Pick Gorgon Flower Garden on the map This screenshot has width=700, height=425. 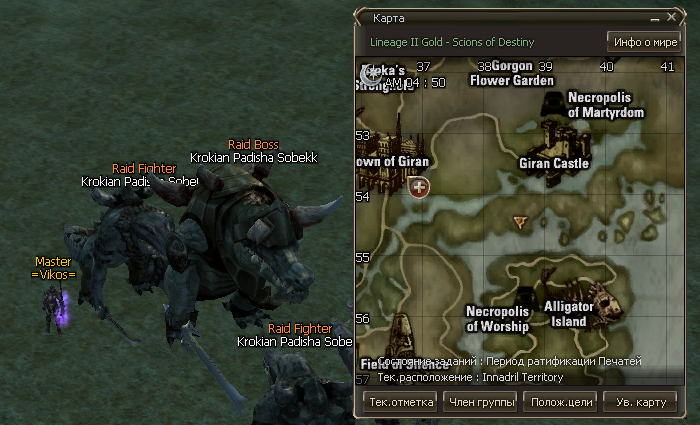[x=511, y=73]
